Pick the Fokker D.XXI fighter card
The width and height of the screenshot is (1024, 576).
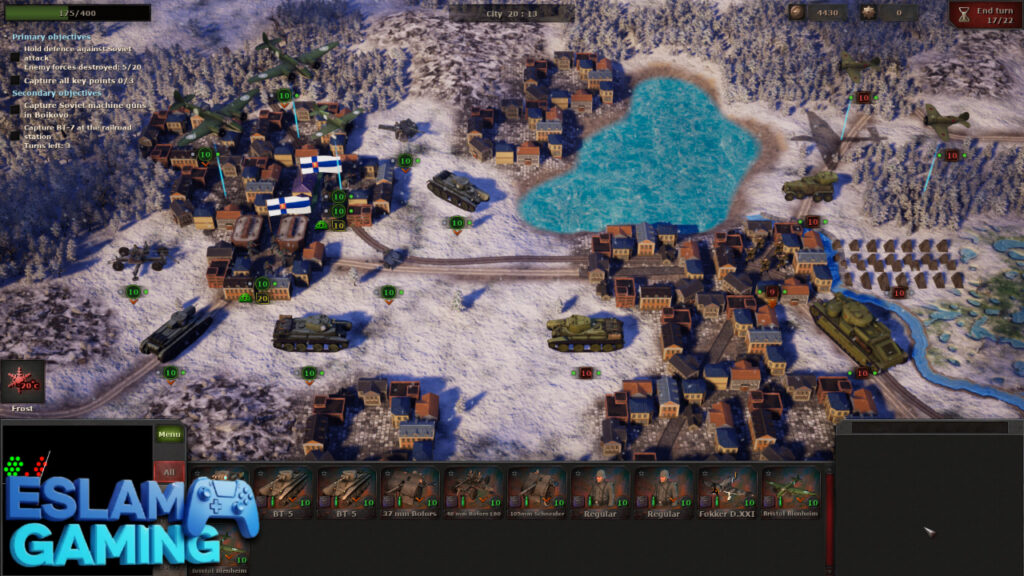pyautogui.click(x=728, y=493)
